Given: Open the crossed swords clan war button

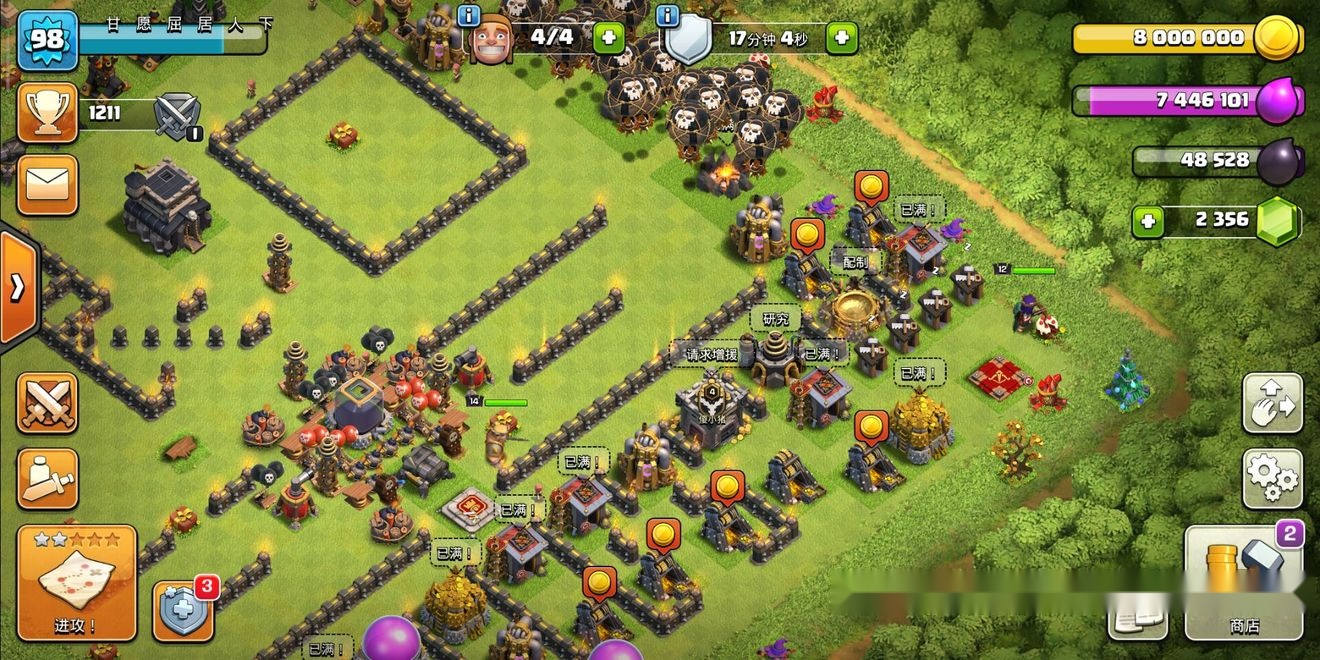Looking at the screenshot, I should click(x=47, y=404).
